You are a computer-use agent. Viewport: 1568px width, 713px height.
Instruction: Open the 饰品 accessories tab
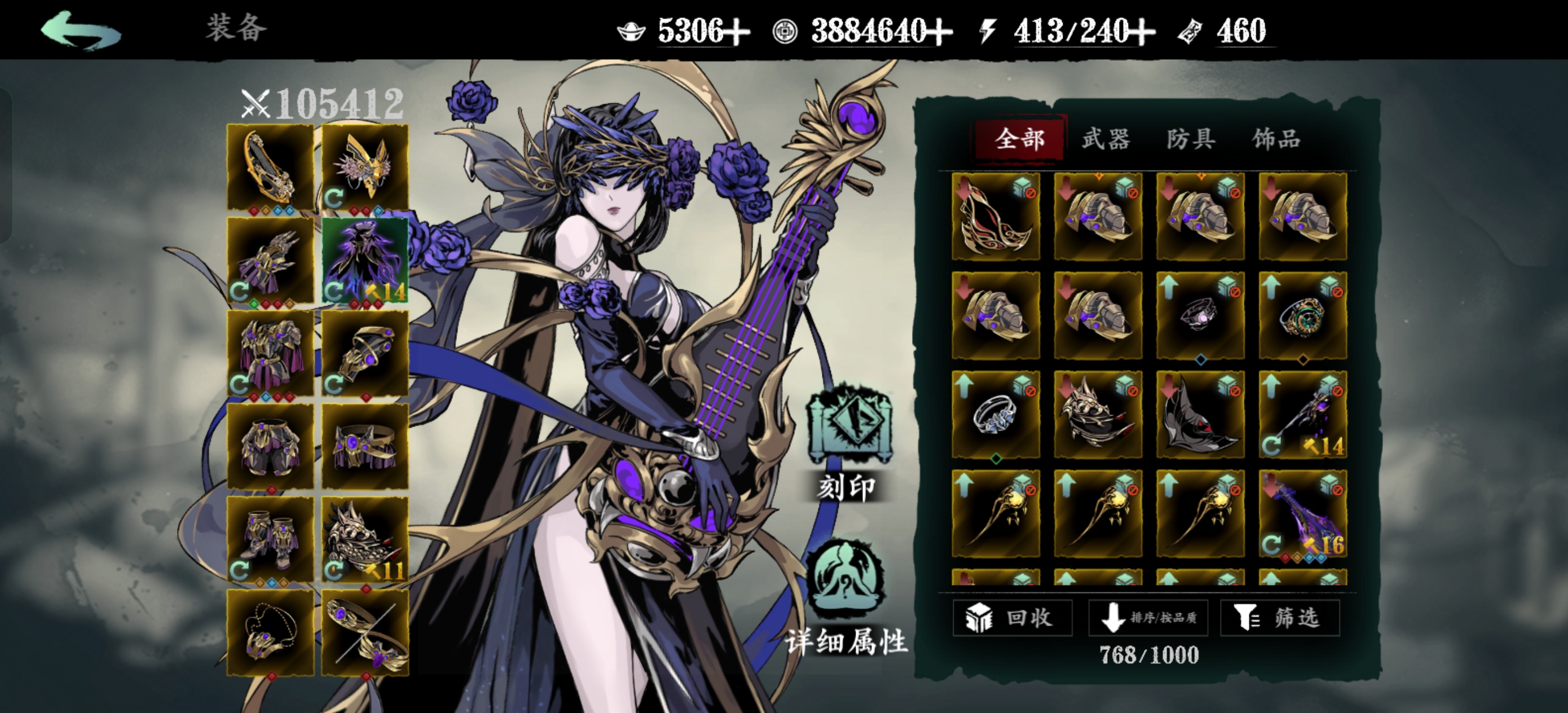tap(1276, 139)
